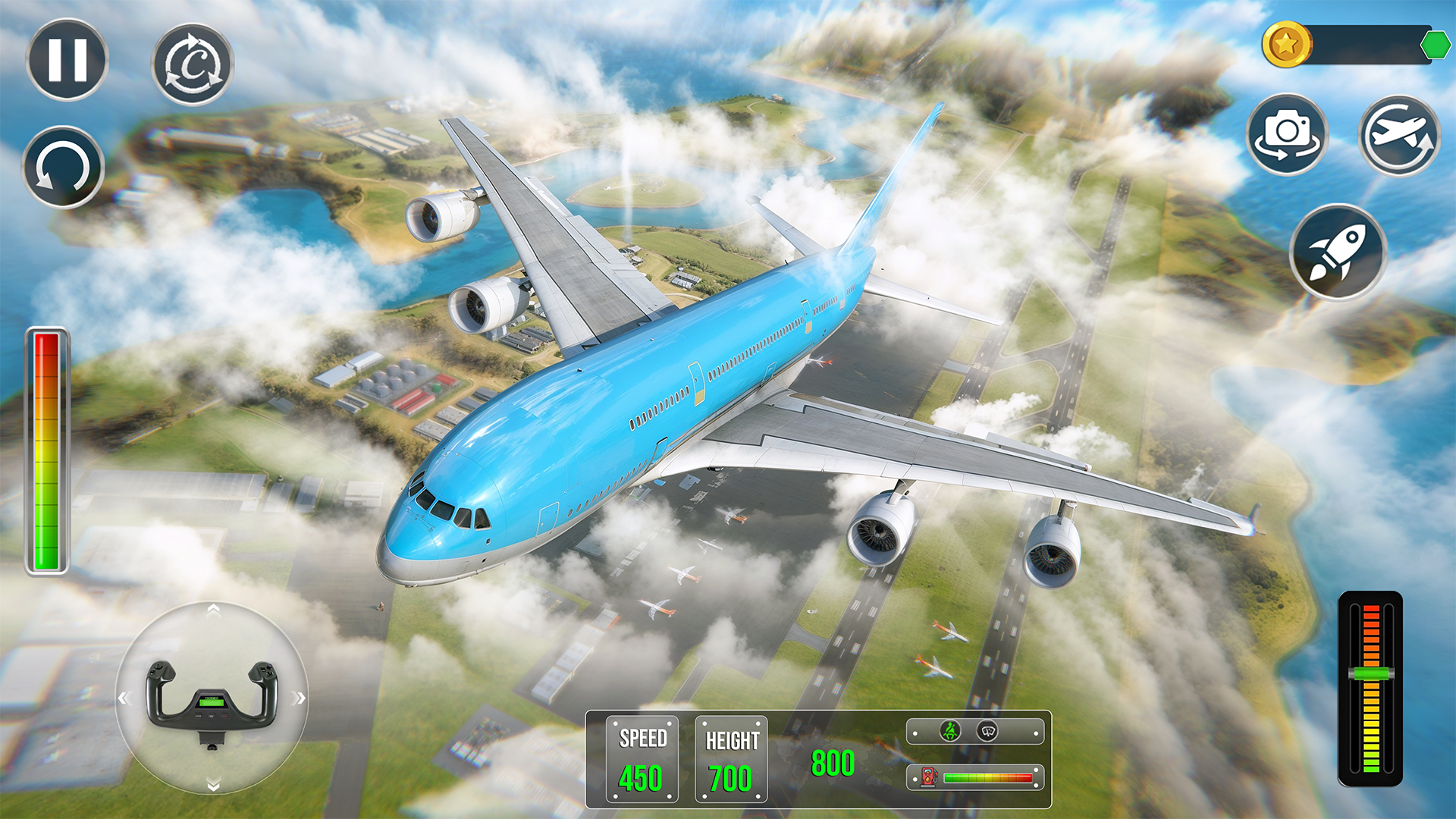Select the HEIGHT 700 panel
Screen dimensions: 1456x819
tap(730, 760)
